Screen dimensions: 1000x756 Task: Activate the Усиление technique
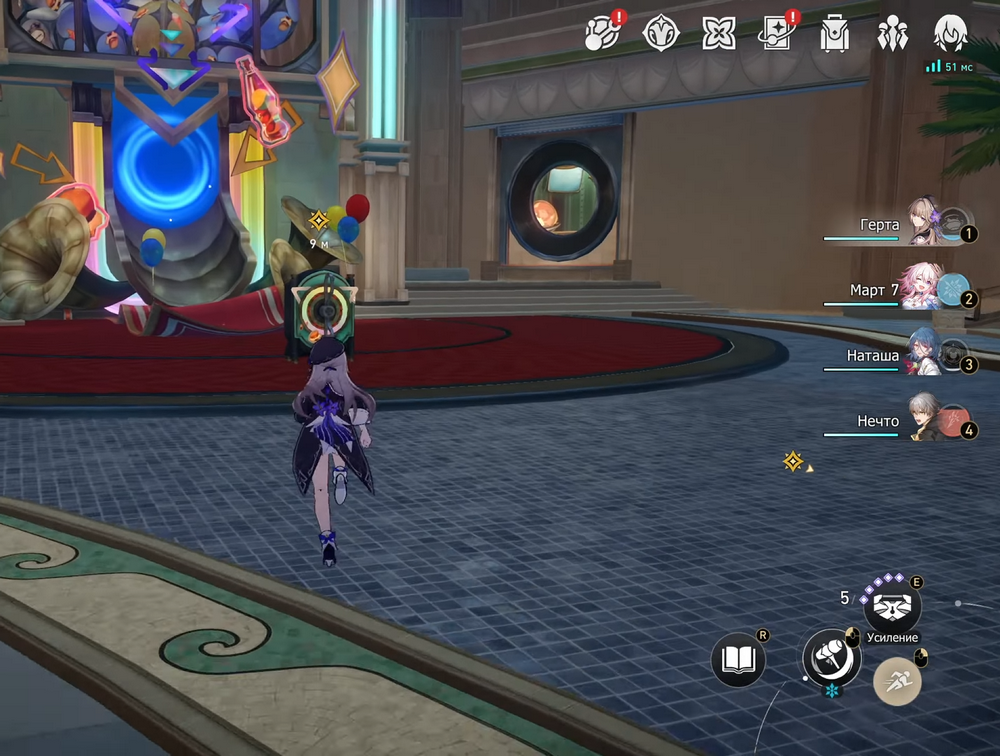[x=891, y=607]
